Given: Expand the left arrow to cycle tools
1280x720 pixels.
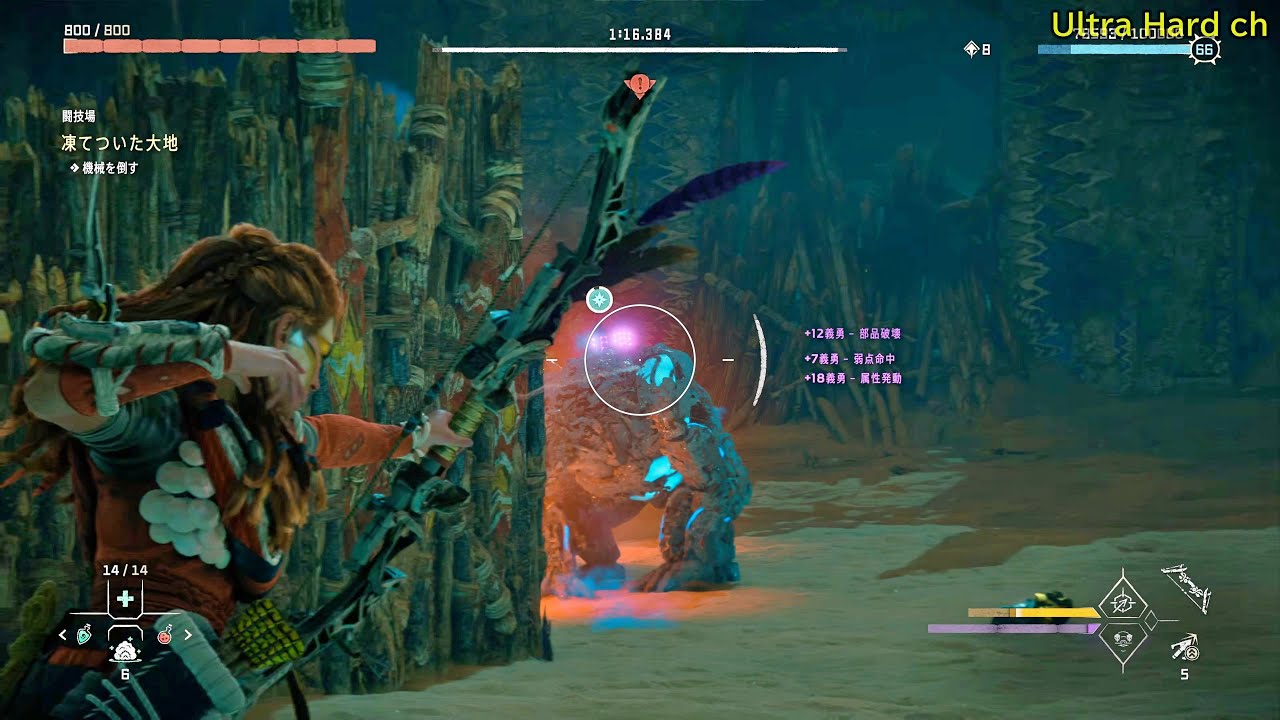Looking at the screenshot, I should pyautogui.click(x=62, y=634).
